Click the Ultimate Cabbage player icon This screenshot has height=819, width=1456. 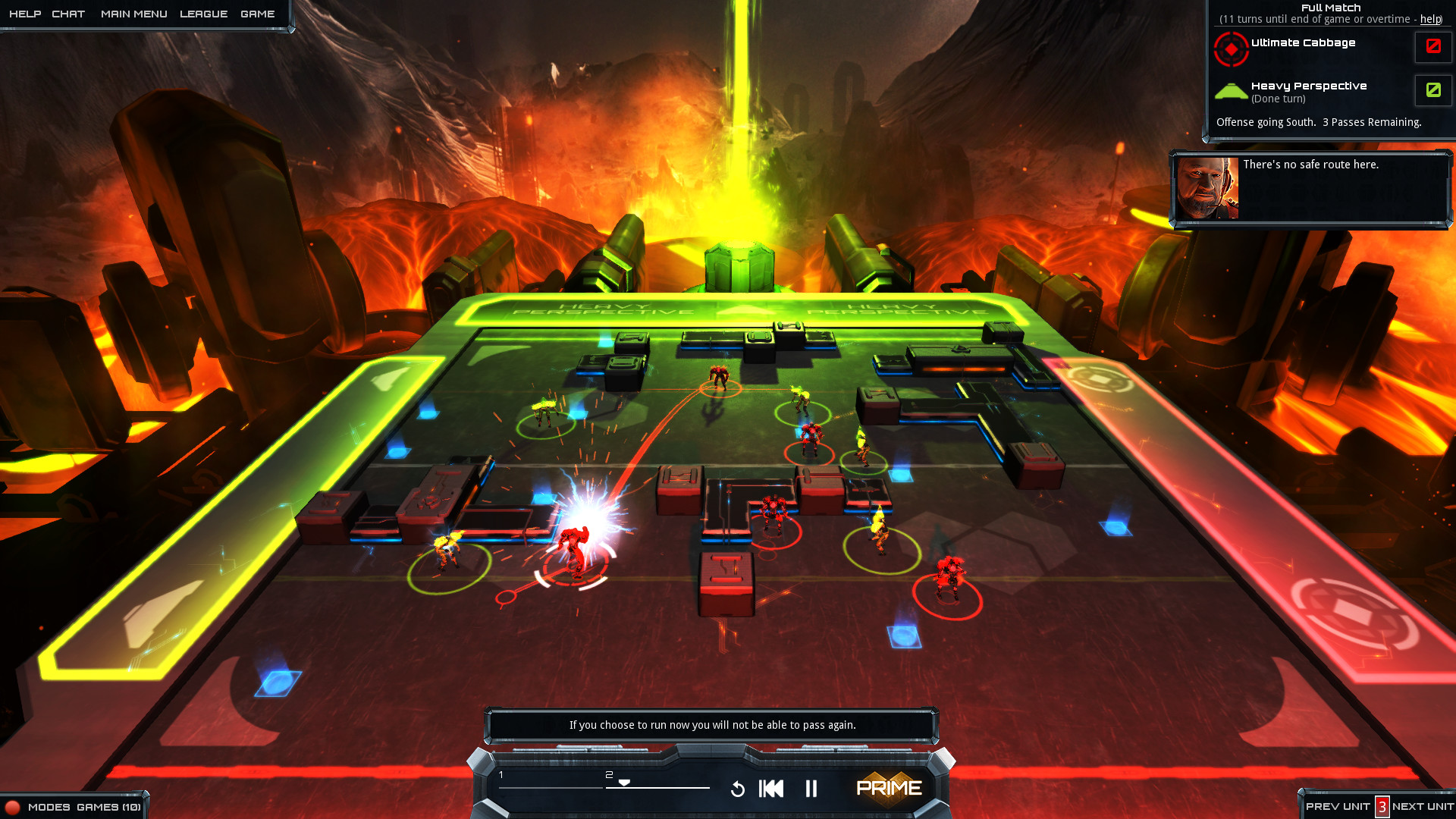click(x=1232, y=48)
